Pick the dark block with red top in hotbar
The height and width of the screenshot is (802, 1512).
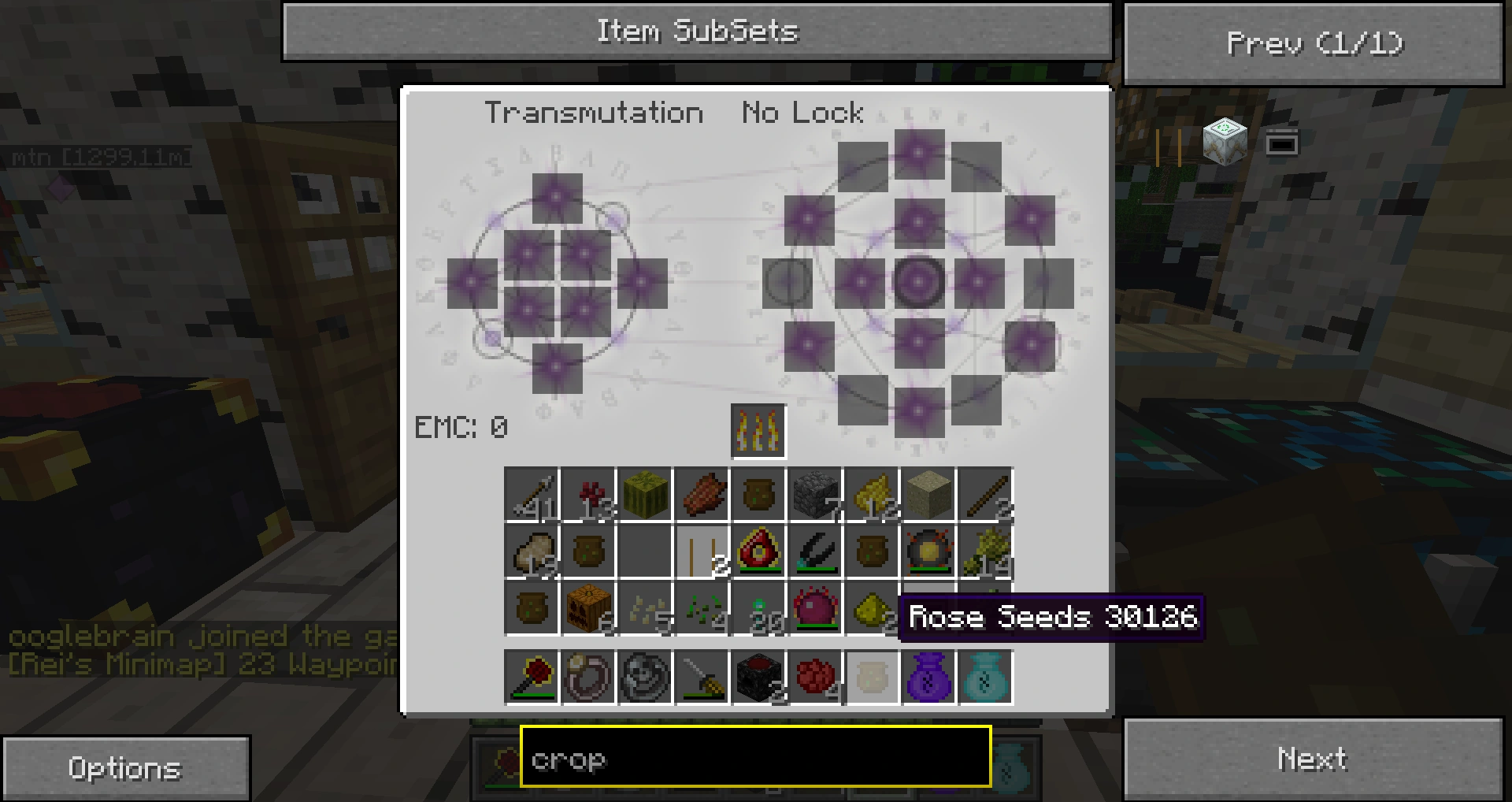pos(758,677)
